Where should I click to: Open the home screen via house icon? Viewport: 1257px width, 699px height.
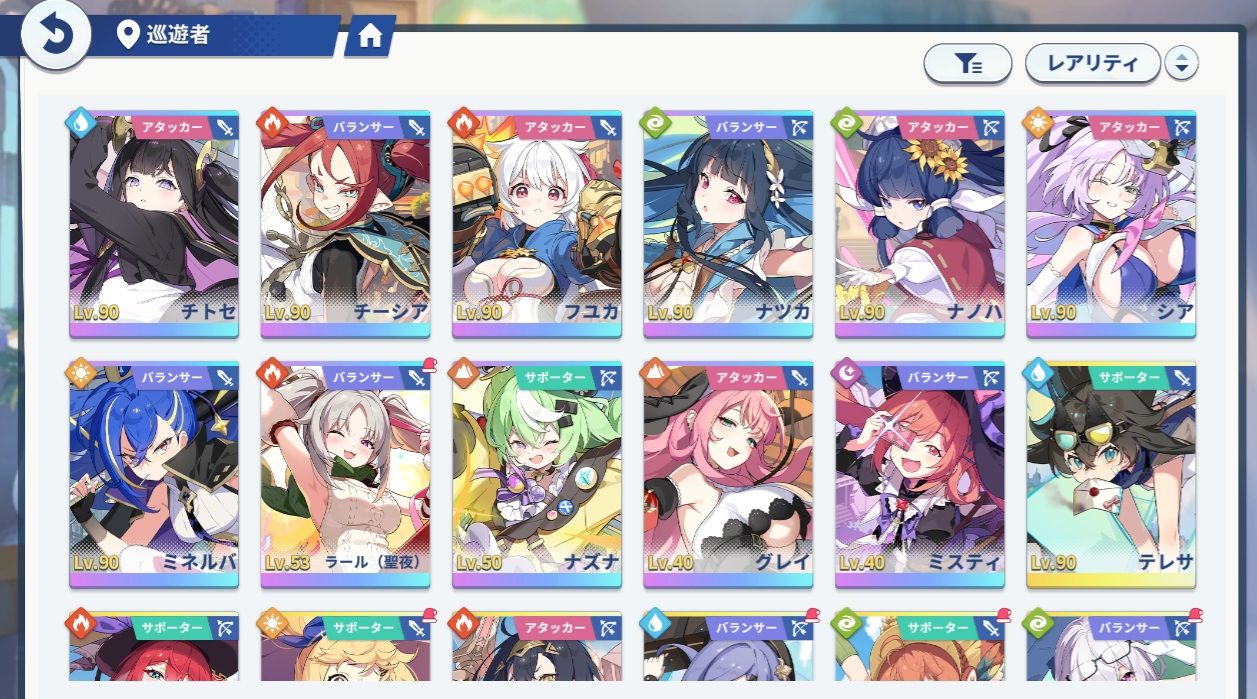(370, 37)
